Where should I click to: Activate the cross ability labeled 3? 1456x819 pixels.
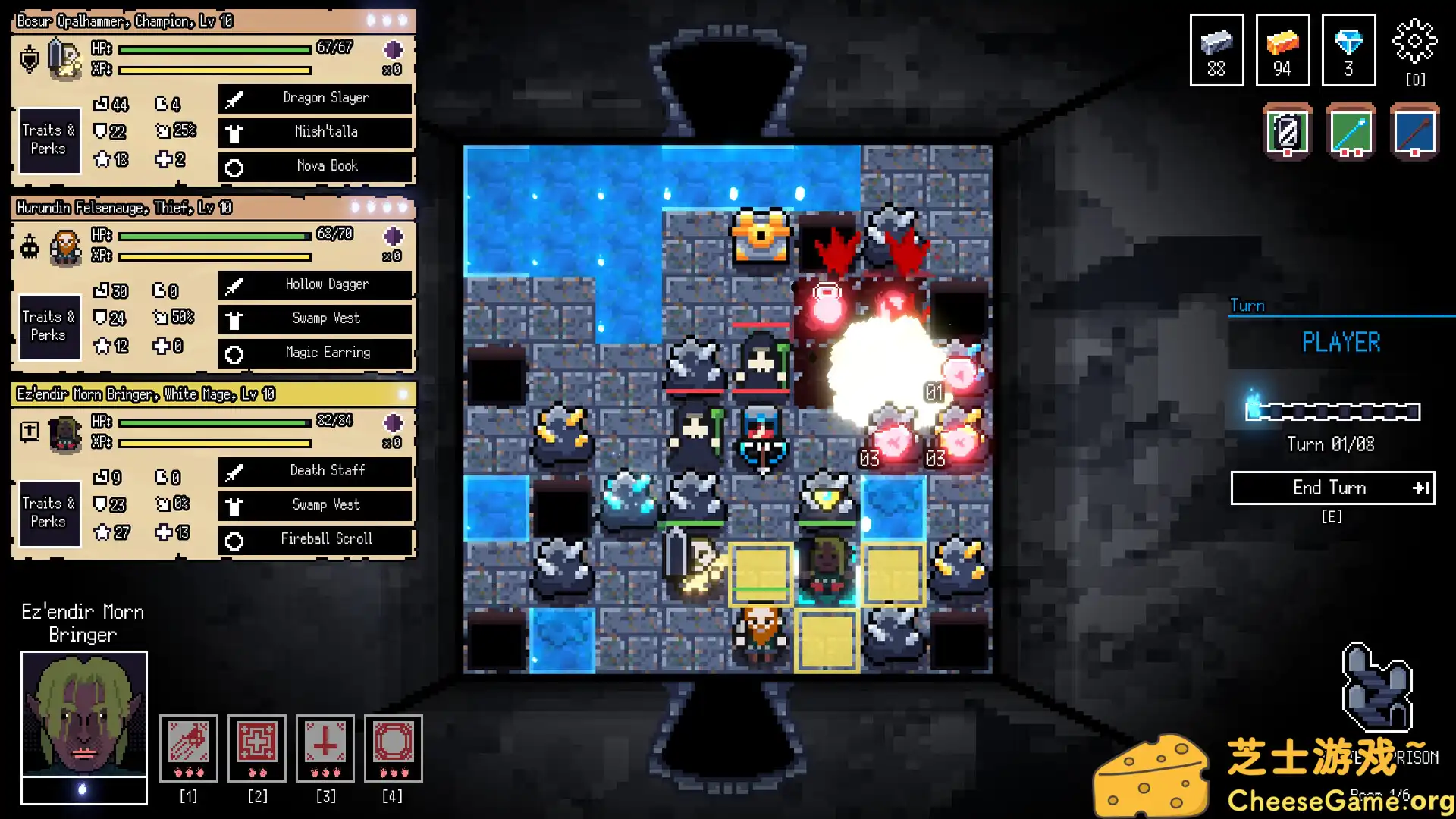pos(325,747)
